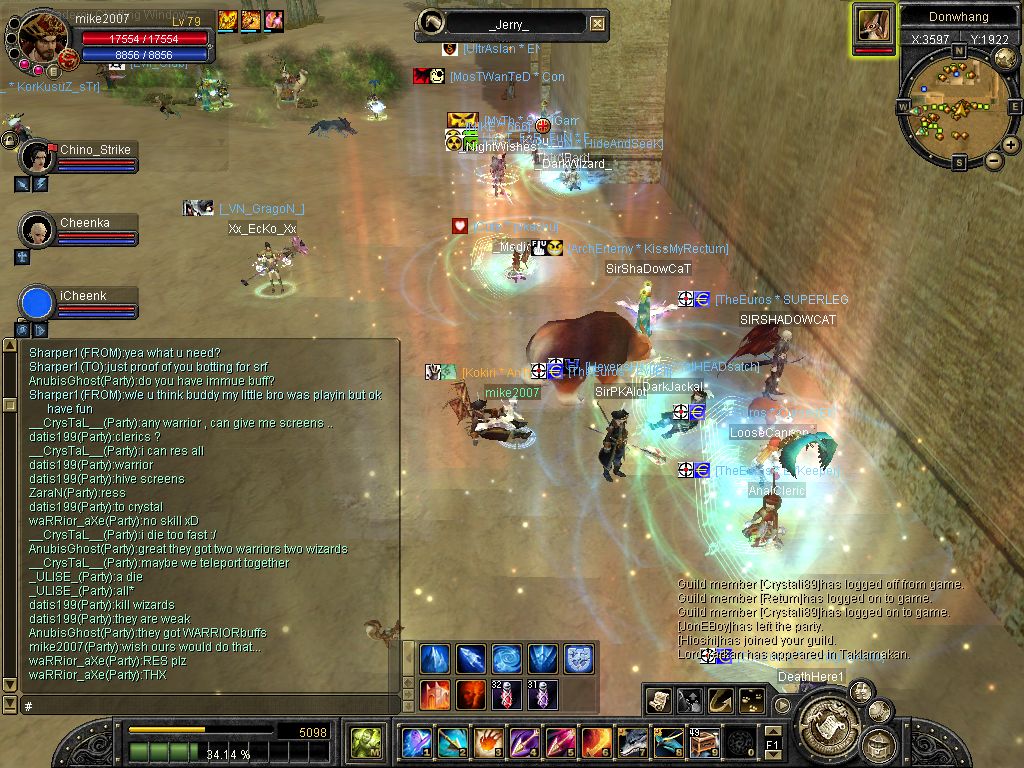Select party member Chino_Strike's portrait
The image size is (1024, 768).
(x=37, y=157)
